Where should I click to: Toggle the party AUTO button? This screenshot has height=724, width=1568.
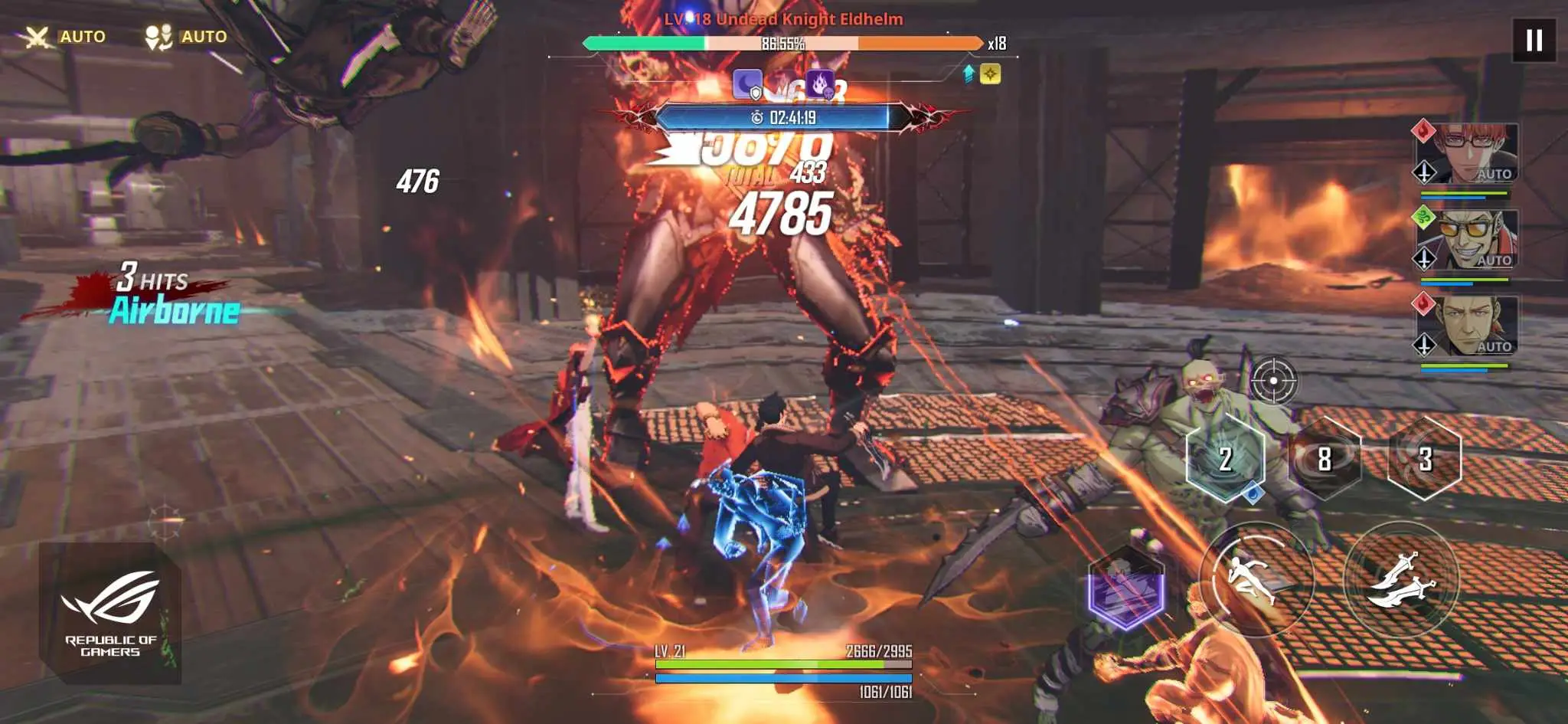[x=186, y=36]
